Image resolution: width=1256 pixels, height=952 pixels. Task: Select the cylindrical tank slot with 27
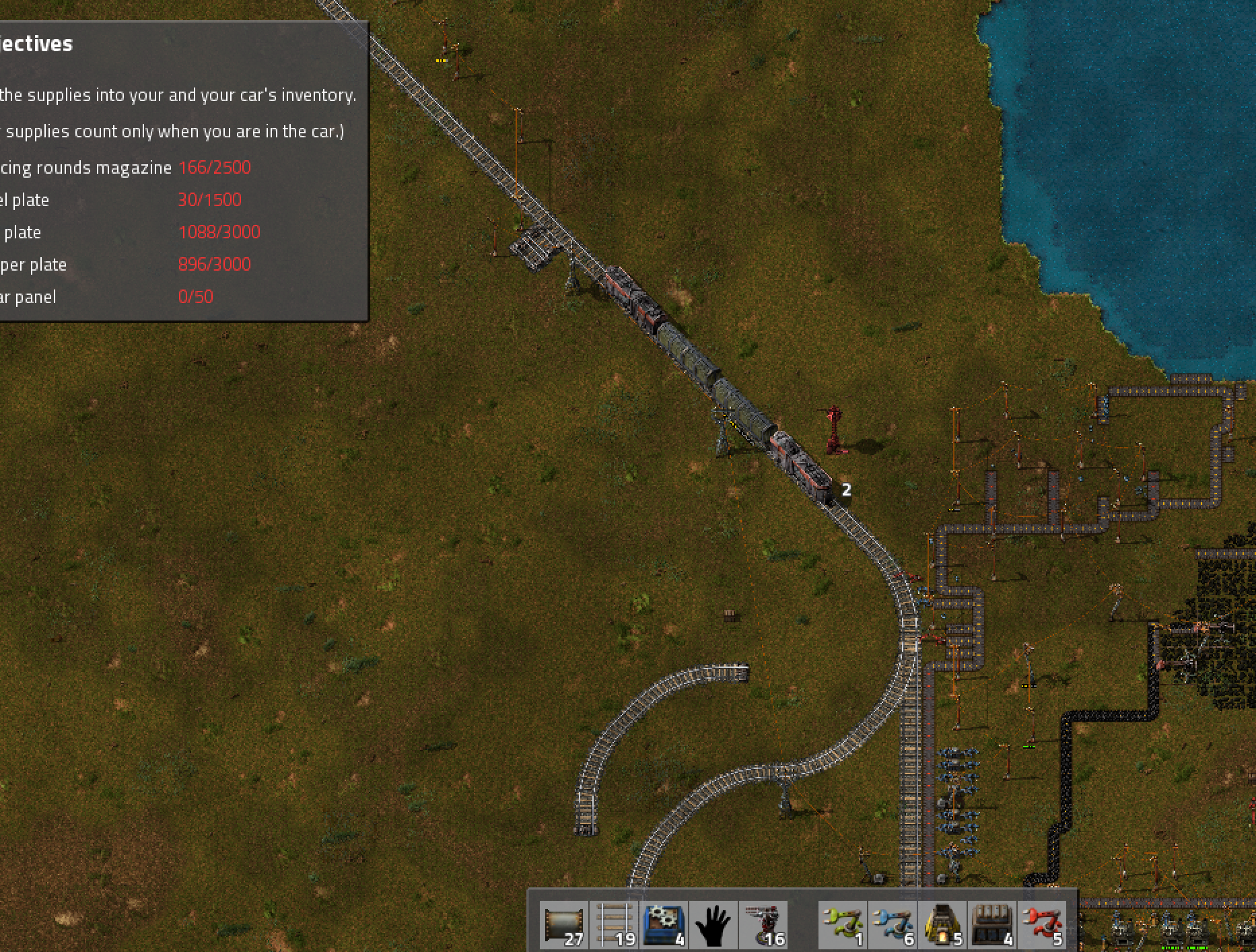coord(564,925)
